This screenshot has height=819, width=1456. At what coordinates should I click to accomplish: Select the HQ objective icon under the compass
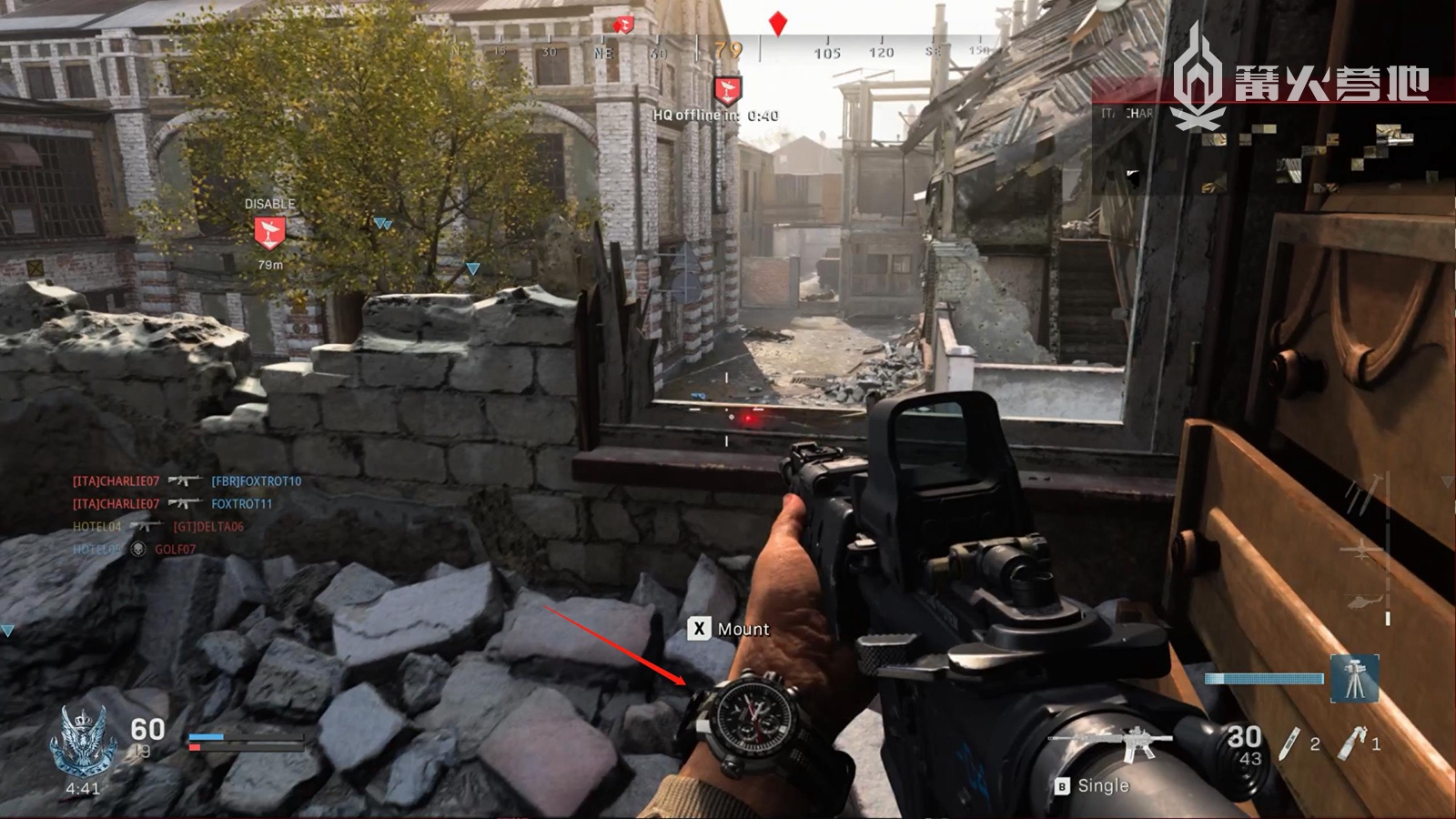click(727, 91)
